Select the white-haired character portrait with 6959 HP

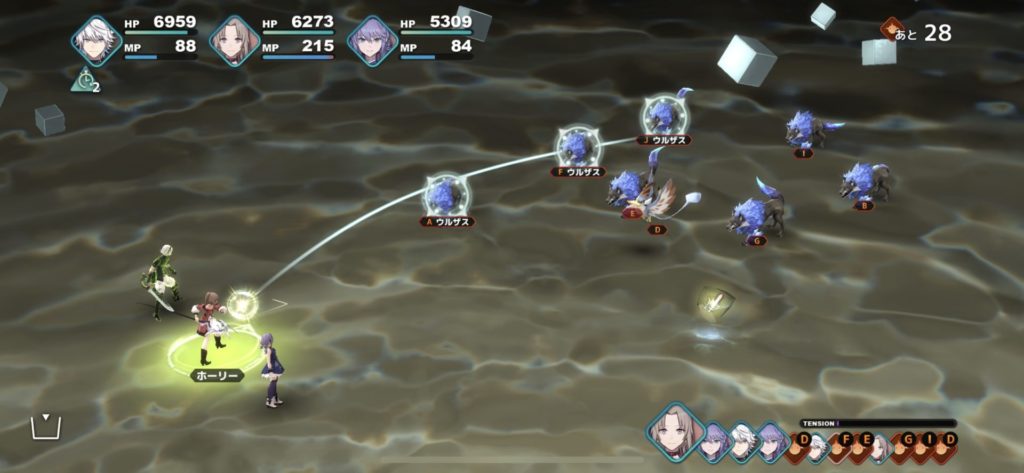point(96,41)
